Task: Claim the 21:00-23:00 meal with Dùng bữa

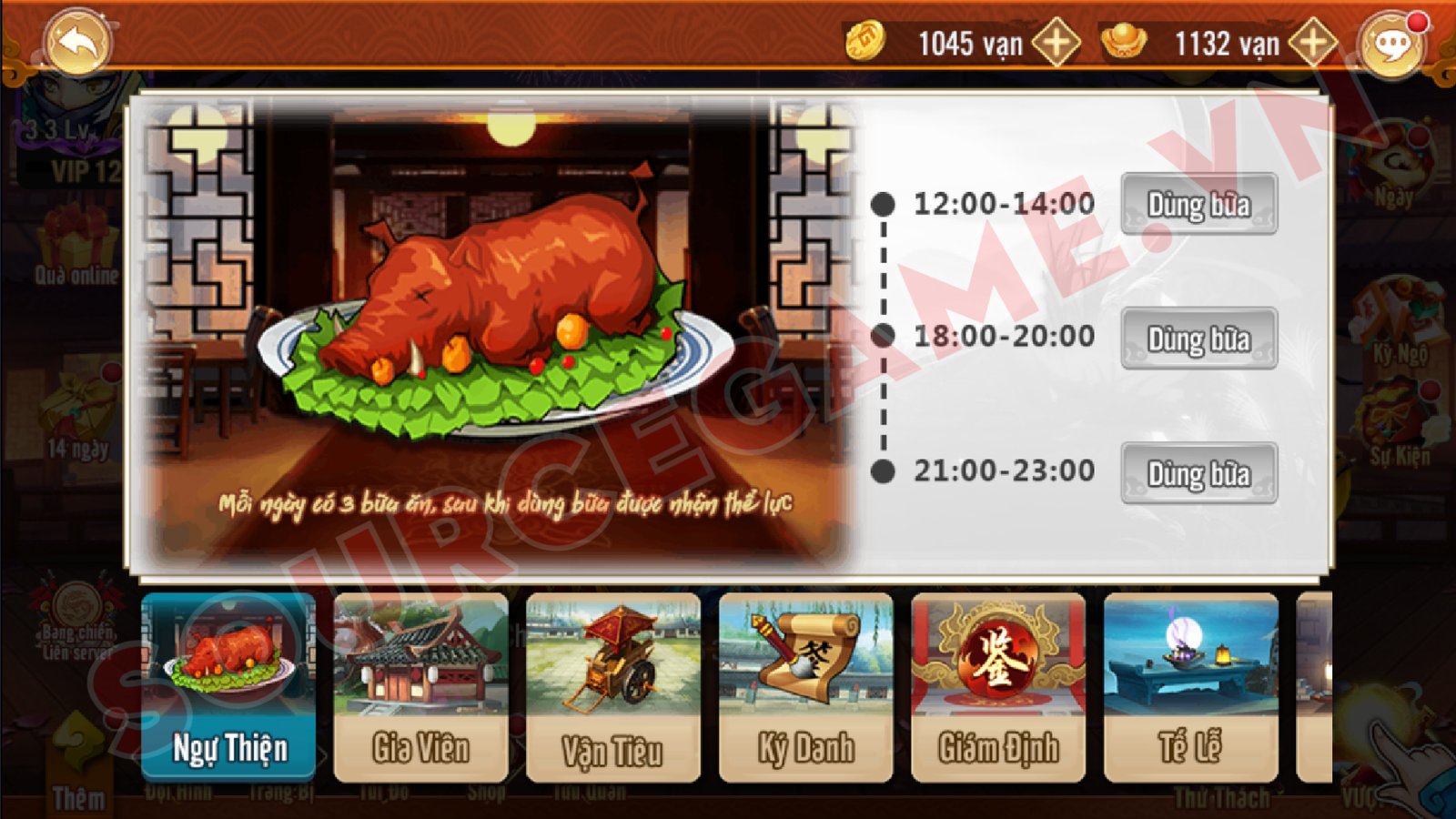Action: pos(1198,473)
